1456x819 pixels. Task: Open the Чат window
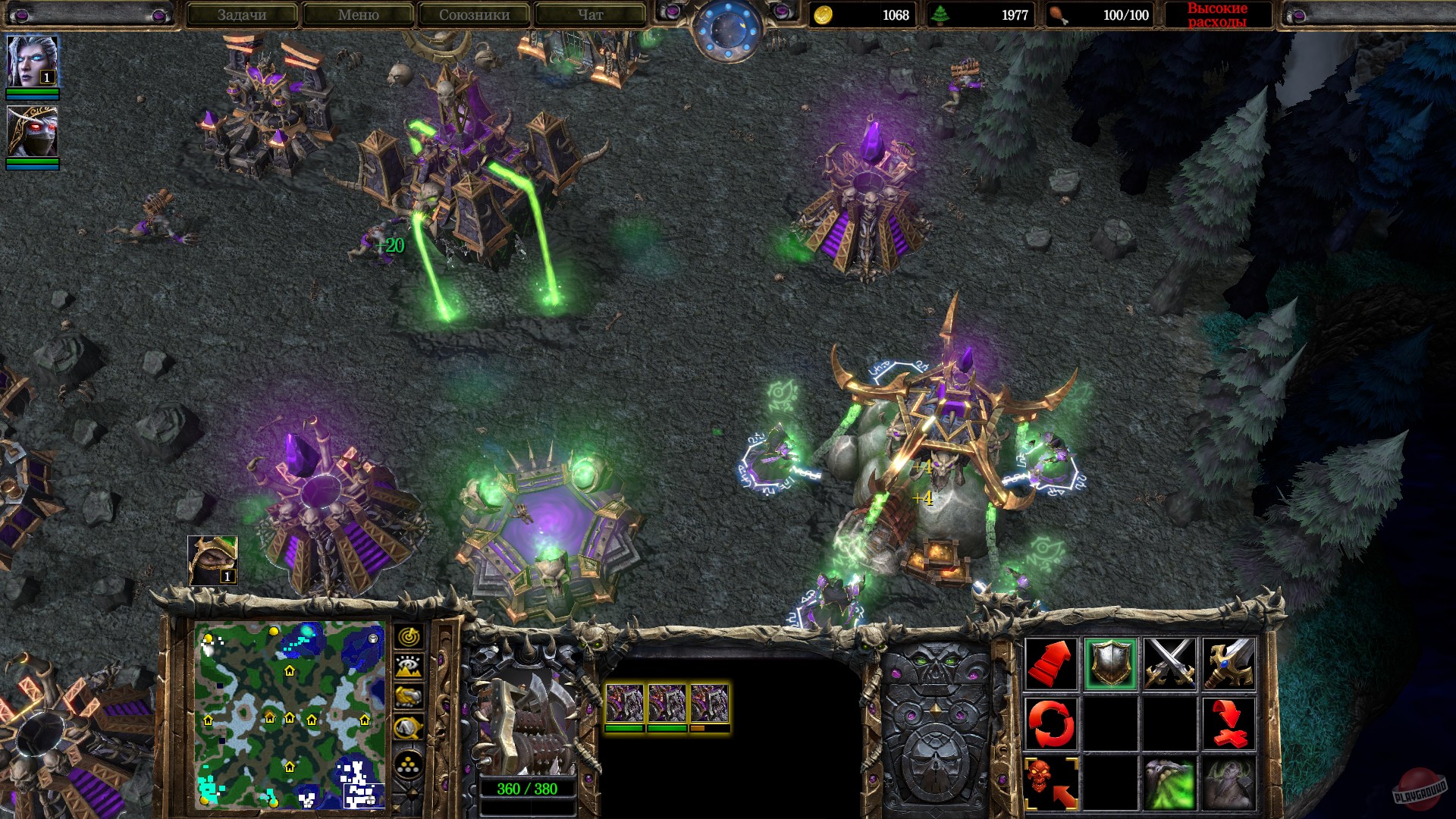(x=590, y=14)
